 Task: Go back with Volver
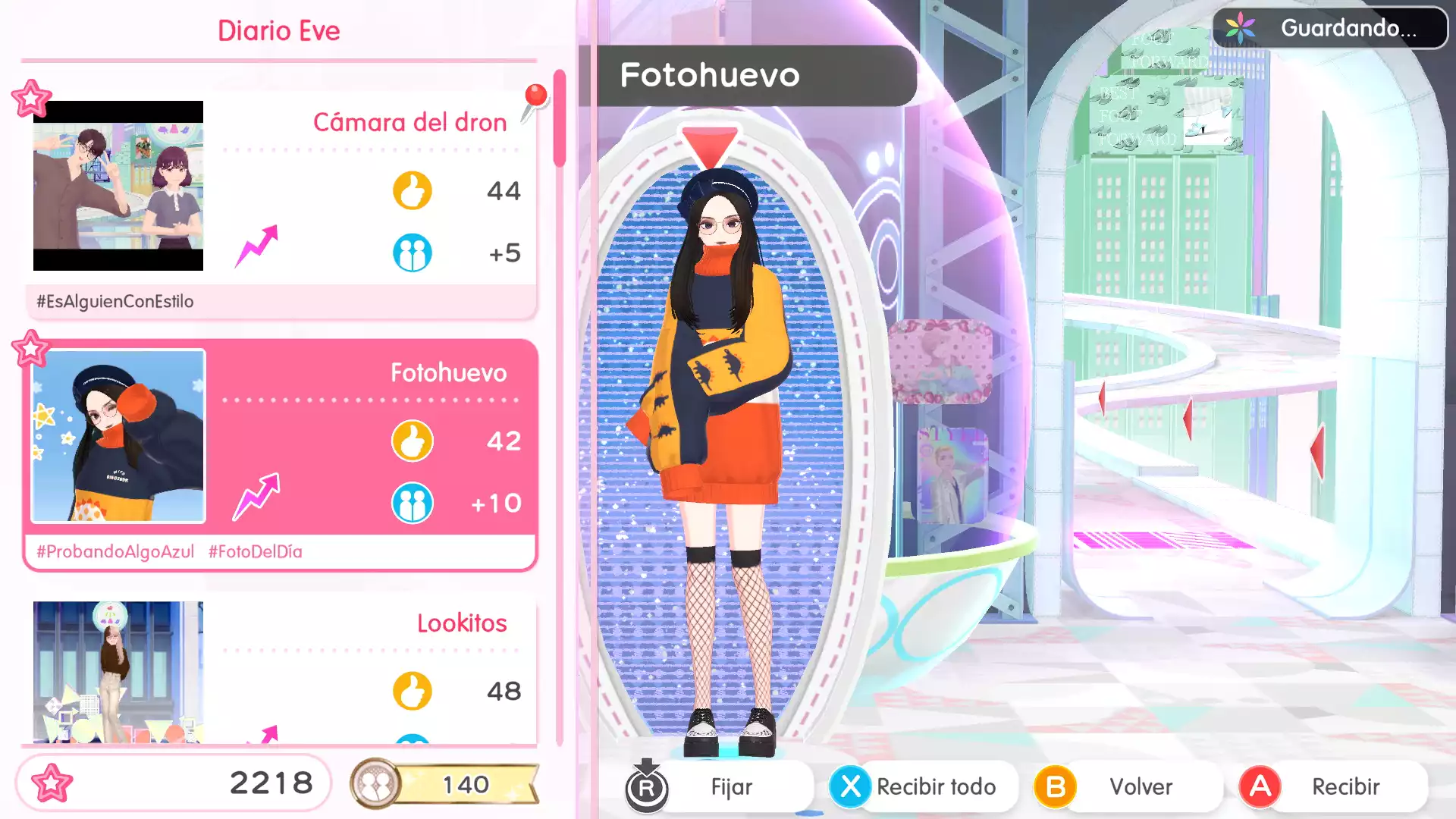[1140, 786]
